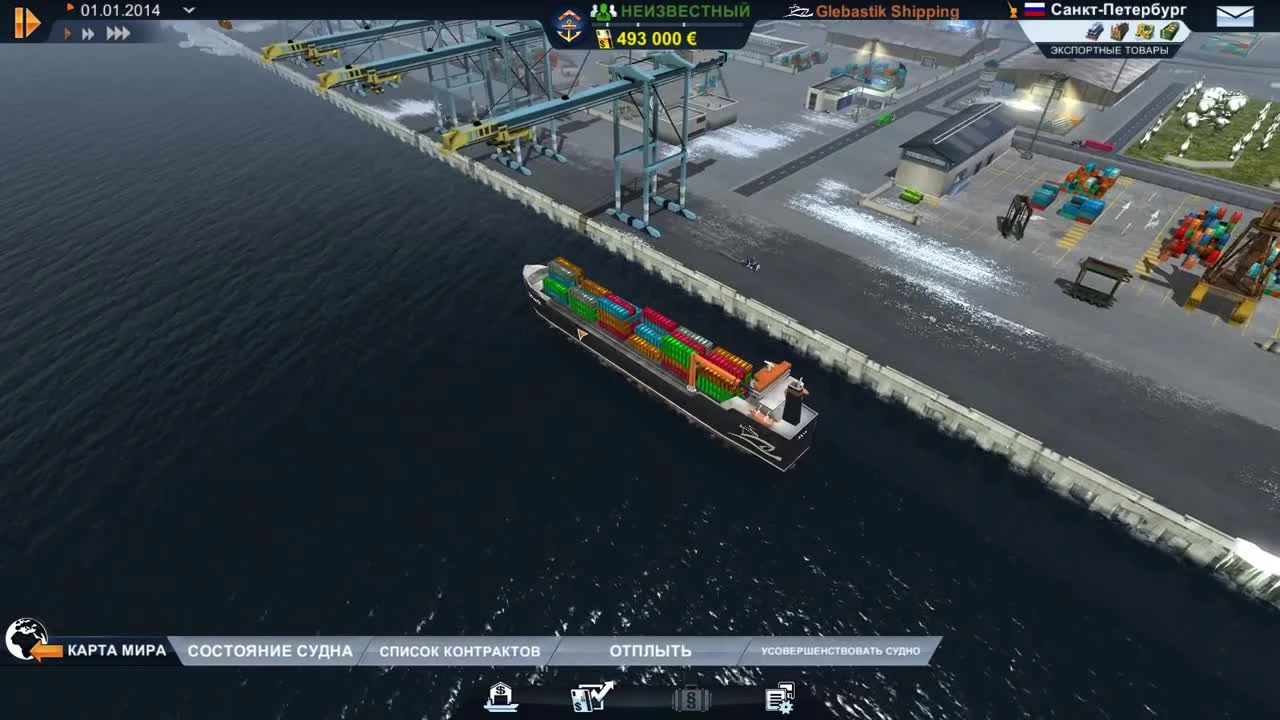
Task: Open the harbor finances icon
Action: (x=500, y=698)
